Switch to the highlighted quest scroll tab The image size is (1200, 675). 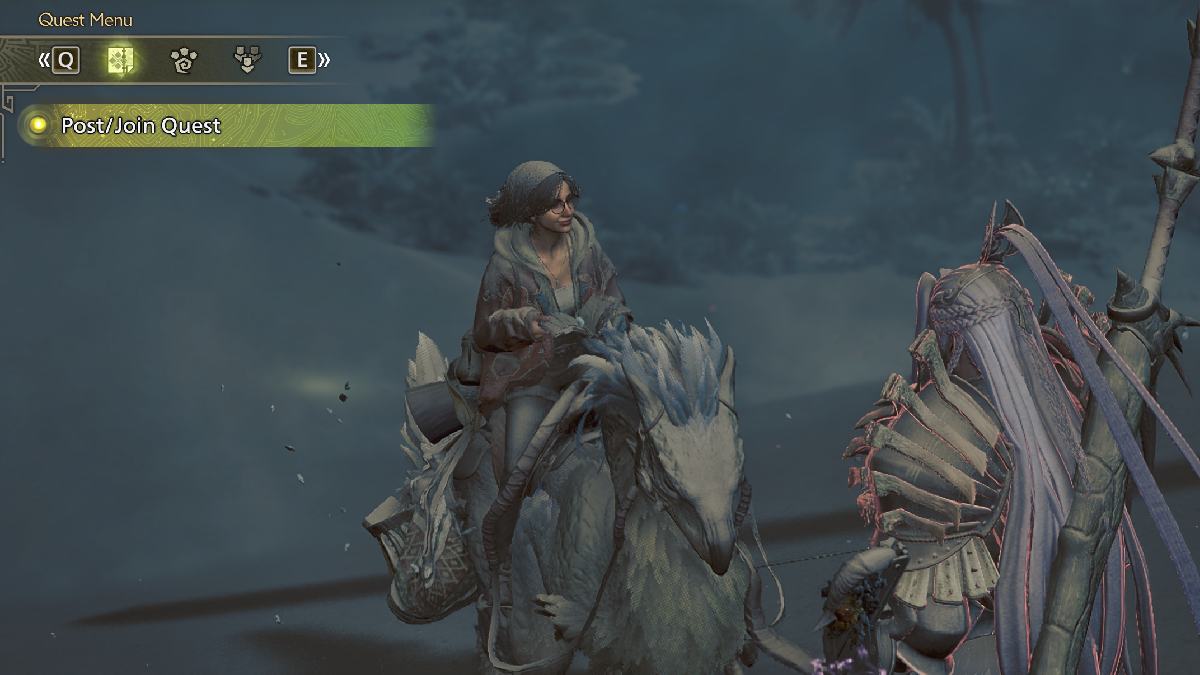[x=121, y=61]
